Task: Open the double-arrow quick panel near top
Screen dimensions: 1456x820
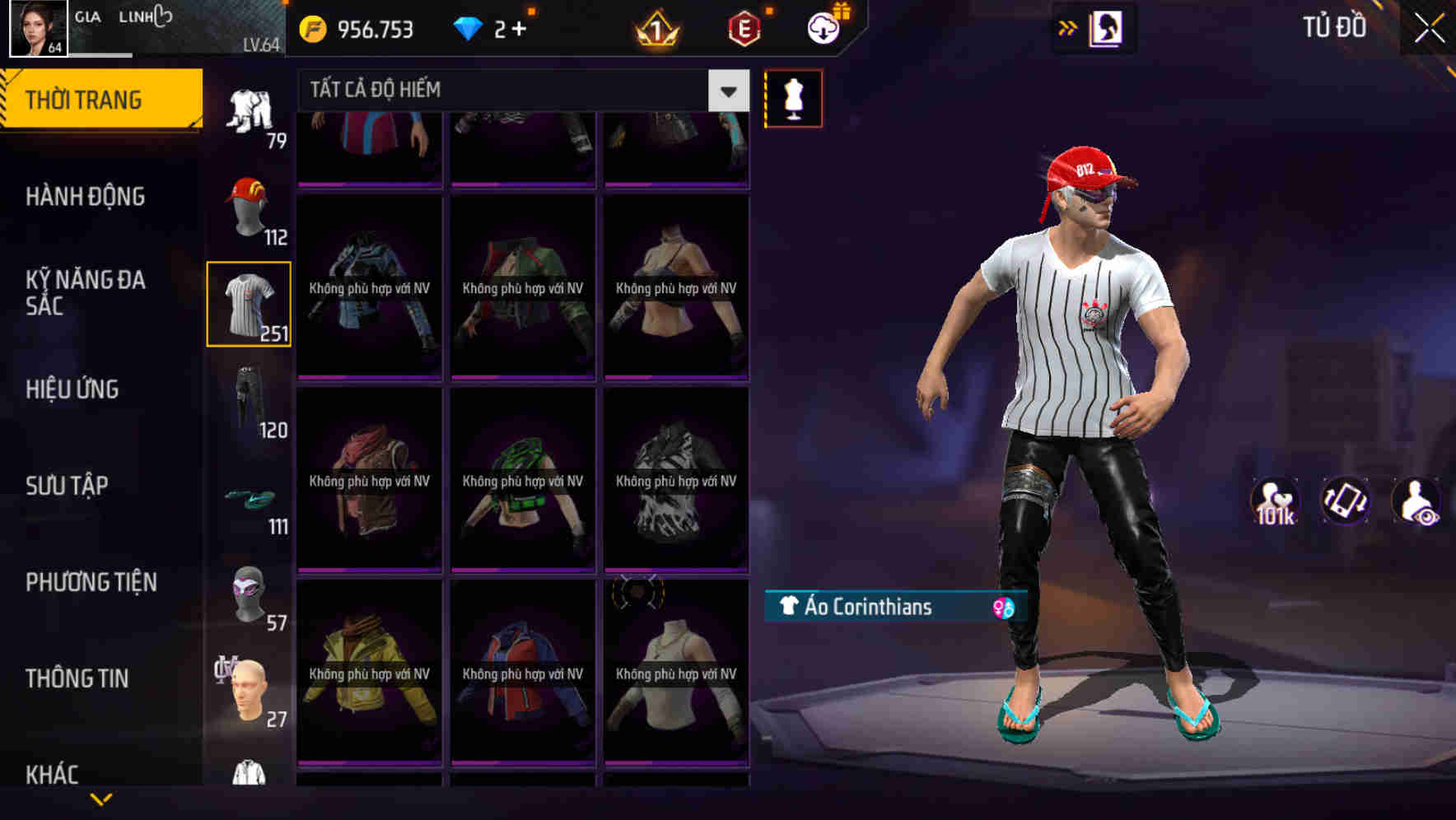Action: (1066, 27)
